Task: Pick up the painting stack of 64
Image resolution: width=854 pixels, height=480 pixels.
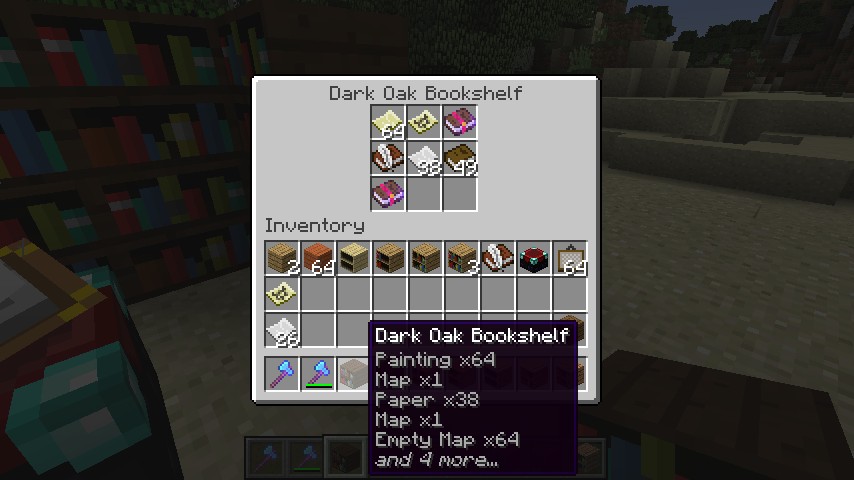Action: point(570,258)
